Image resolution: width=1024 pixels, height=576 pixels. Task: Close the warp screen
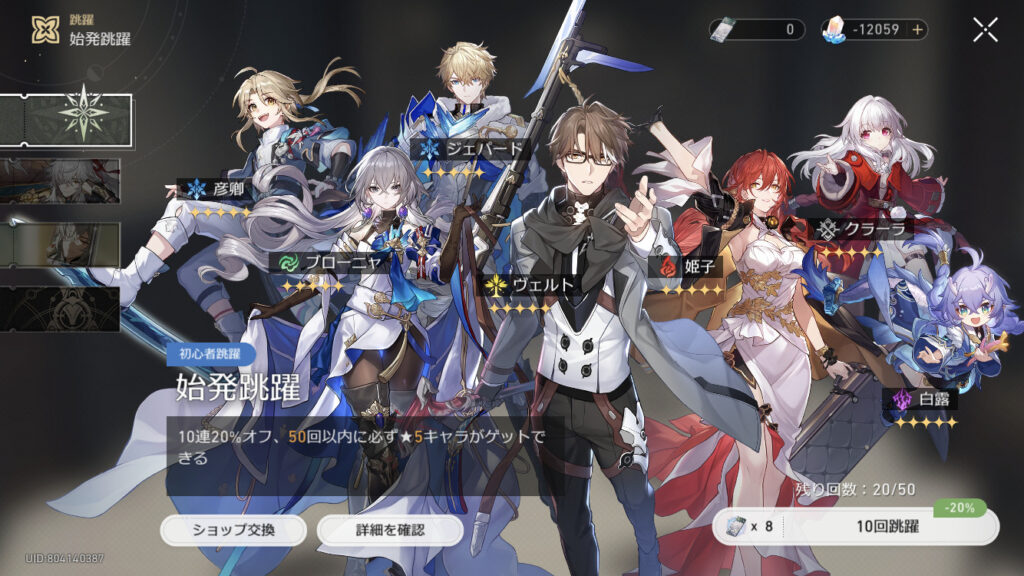click(x=985, y=30)
